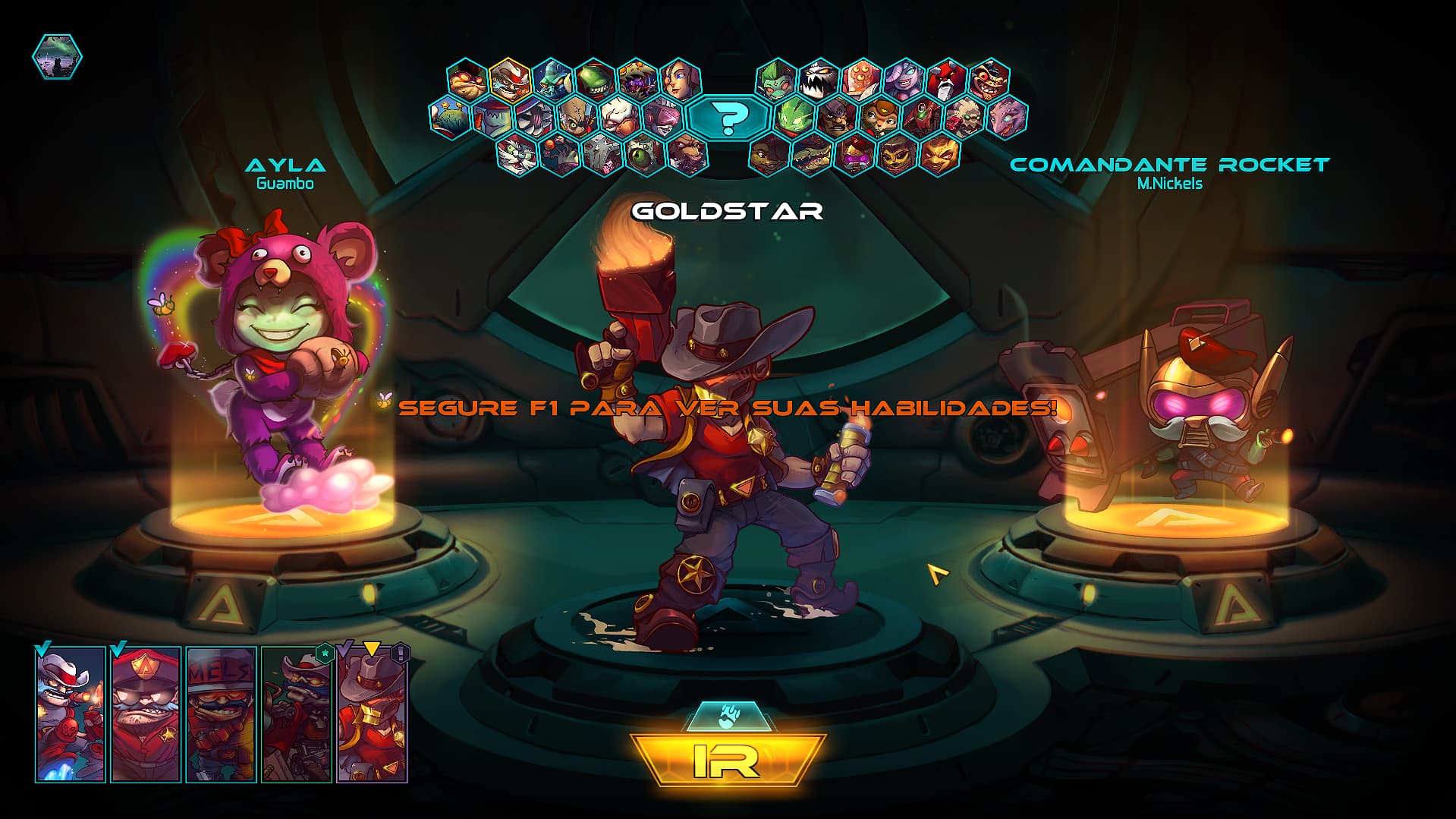
Task: Select the green mohawk character portrait
Action: point(776,79)
